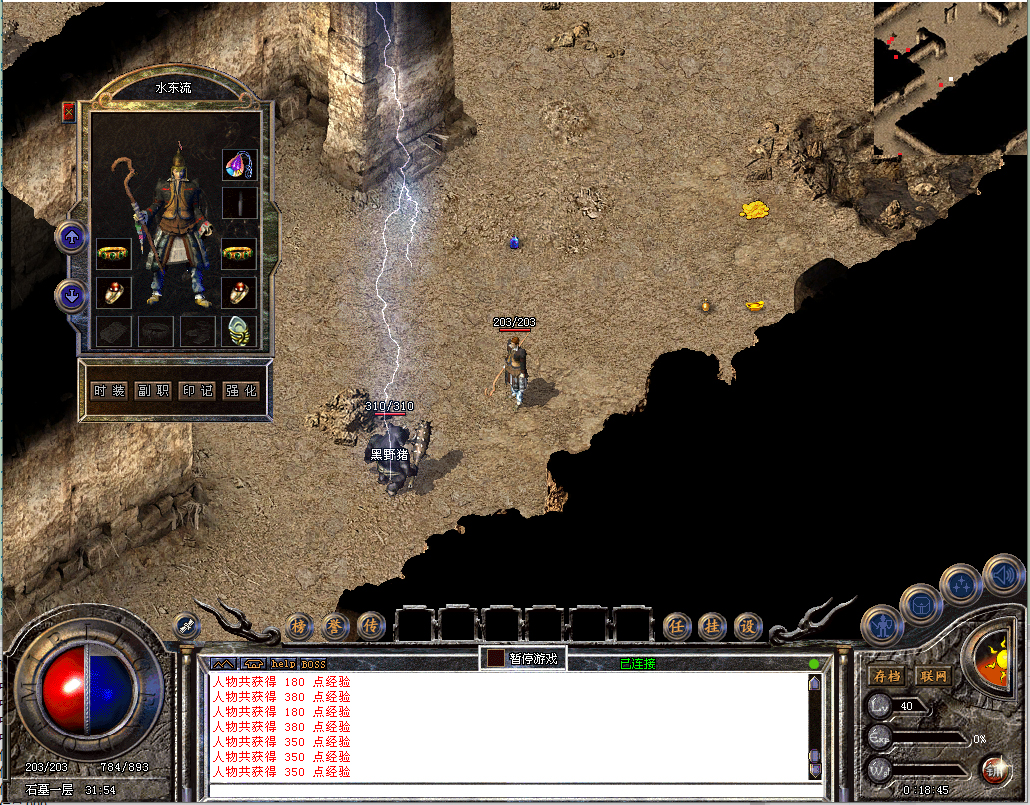This screenshot has width=1030, height=805.
Task: Click the blue up-arrow panel button
Action: (x=72, y=237)
